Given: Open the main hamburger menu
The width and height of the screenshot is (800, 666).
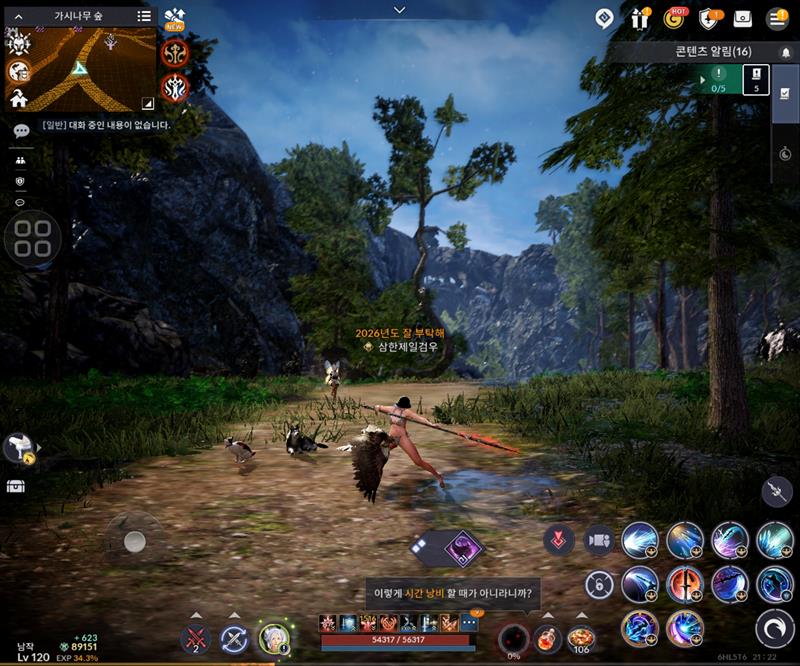Looking at the screenshot, I should click(776, 18).
